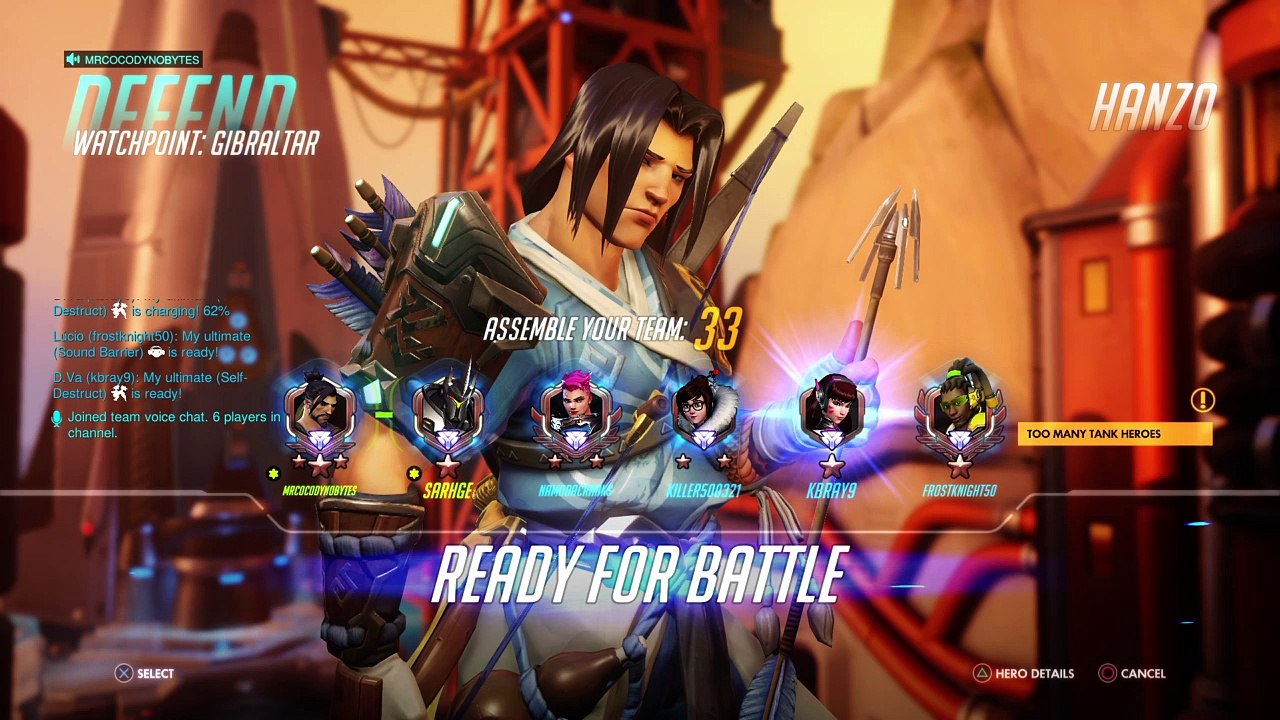Open Hero Details for Hanzo
The image size is (1280, 720).
pos(1024,674)
